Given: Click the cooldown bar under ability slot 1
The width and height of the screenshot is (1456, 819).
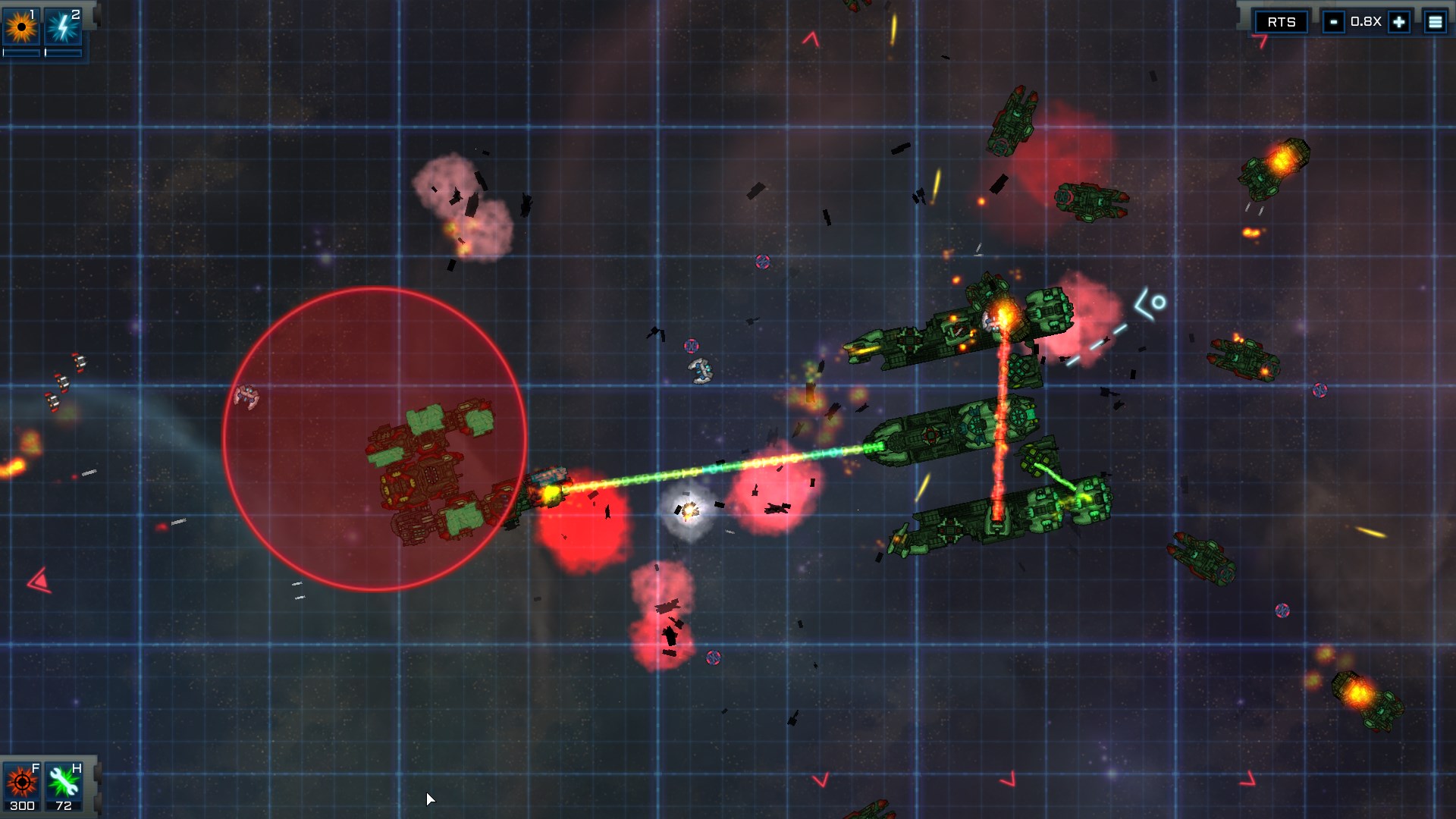Looking at the screenshot, I should [x=23, y=53].
